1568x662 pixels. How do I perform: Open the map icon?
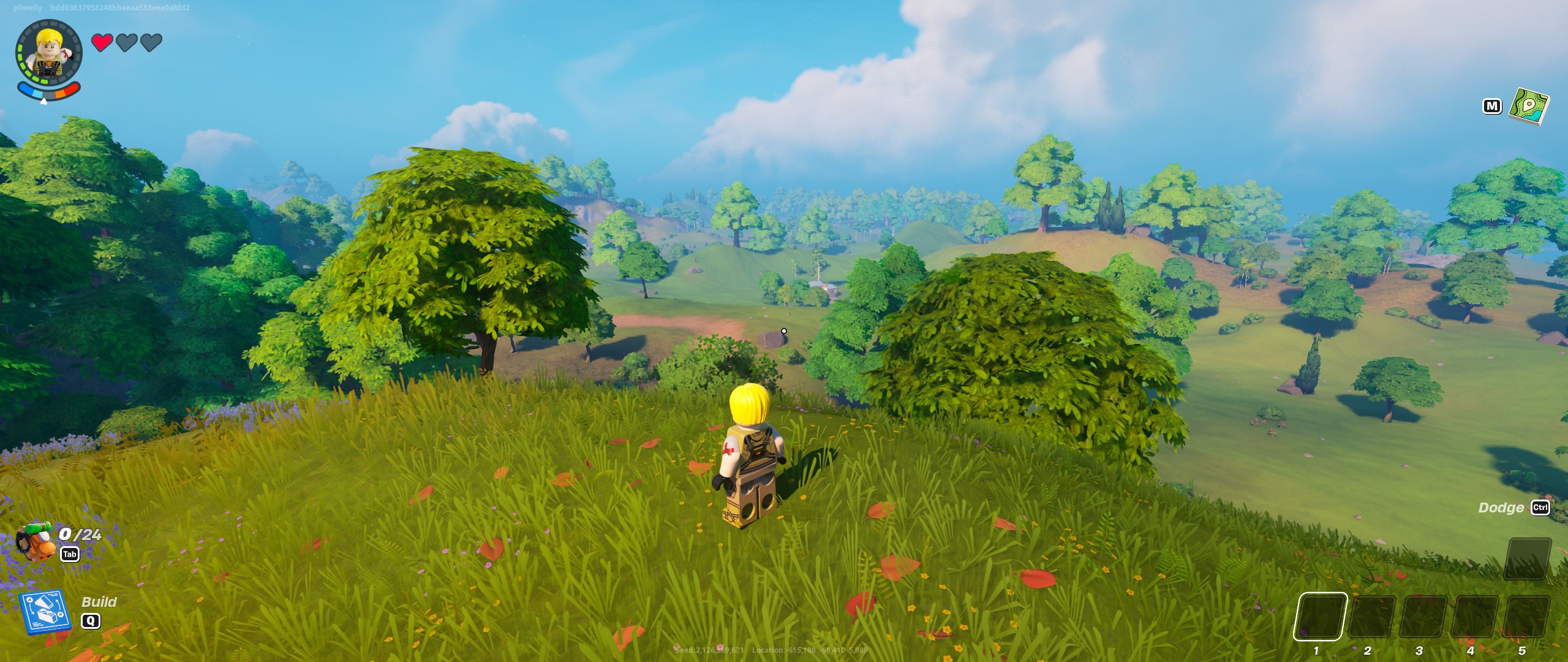tap(1528, 107)
